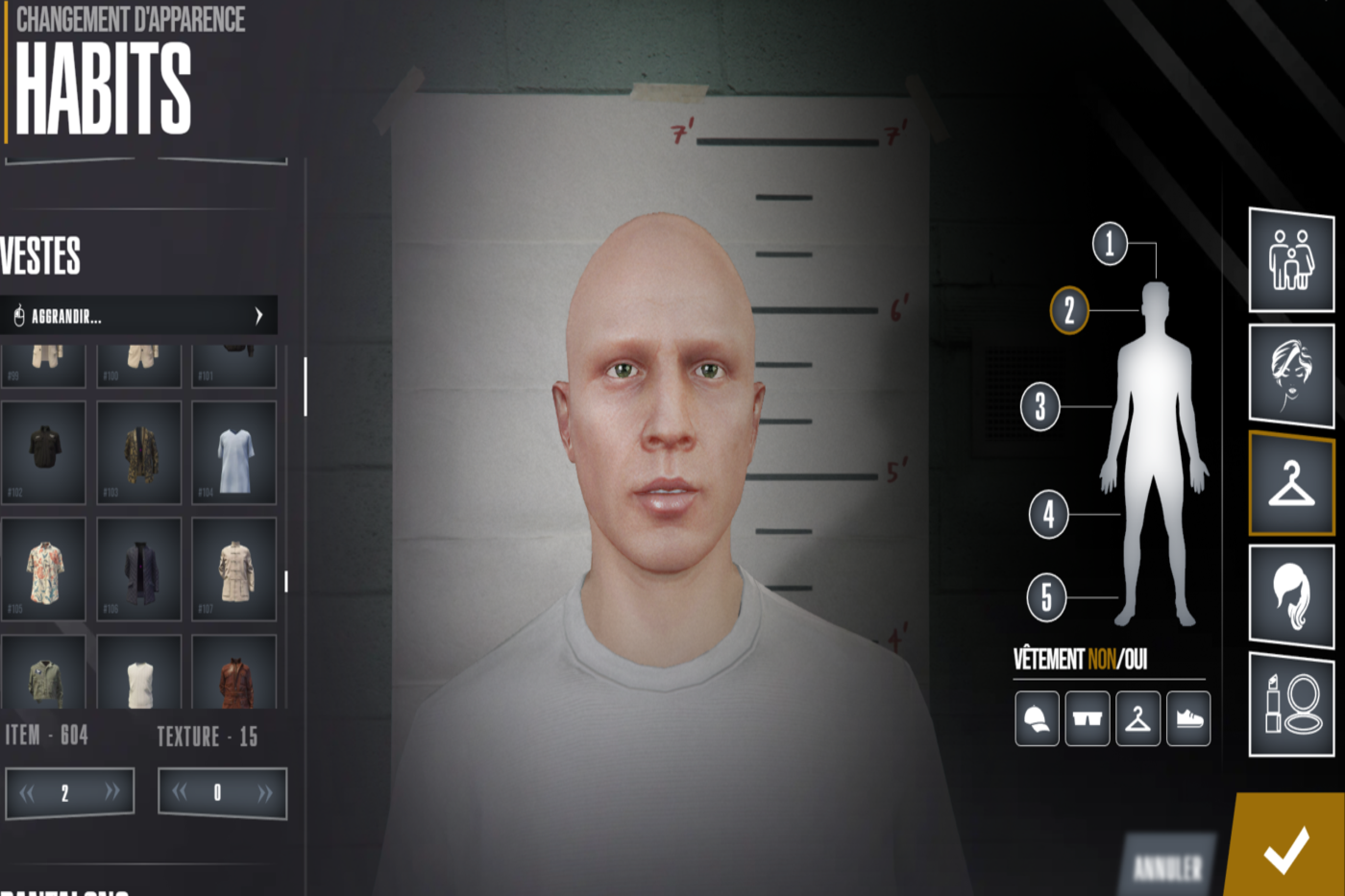The image size is (1345, 896).
Task: Confirm appearance with the checkmark button
Action: [x=1286, y=848]
